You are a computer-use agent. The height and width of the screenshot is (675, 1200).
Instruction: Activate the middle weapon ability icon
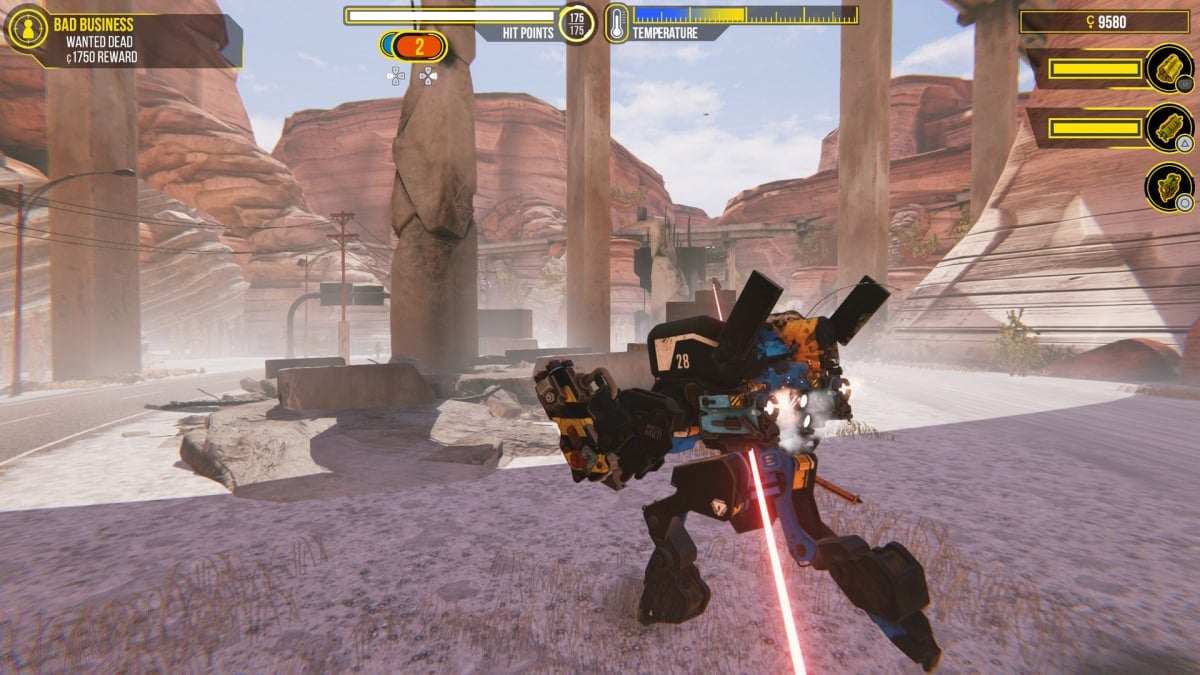pos(1169,128)
